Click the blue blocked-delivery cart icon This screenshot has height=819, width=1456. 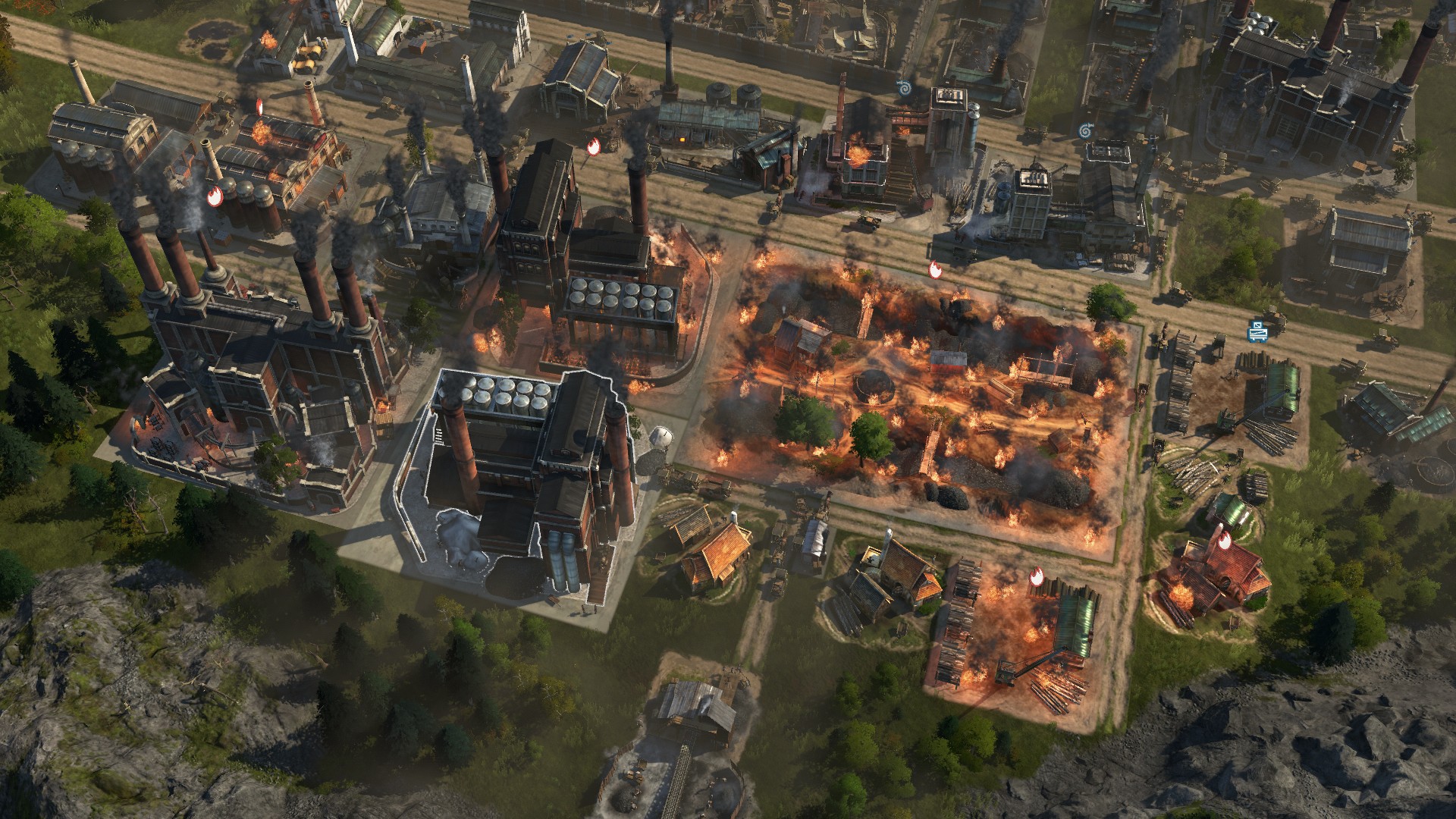coord(1258,330)
